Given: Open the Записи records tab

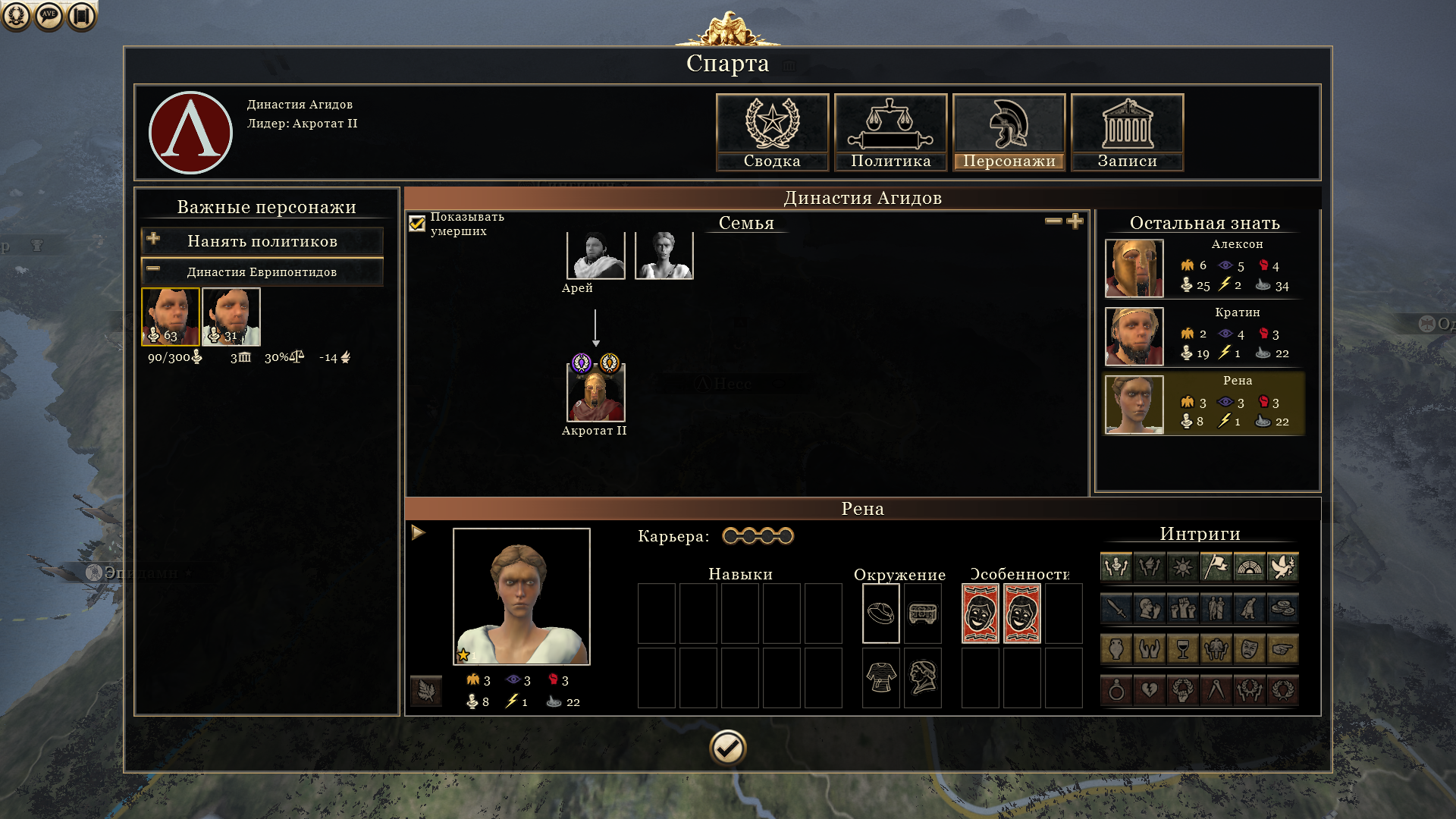Looking at the screenshot, I should coord(1127,132).
